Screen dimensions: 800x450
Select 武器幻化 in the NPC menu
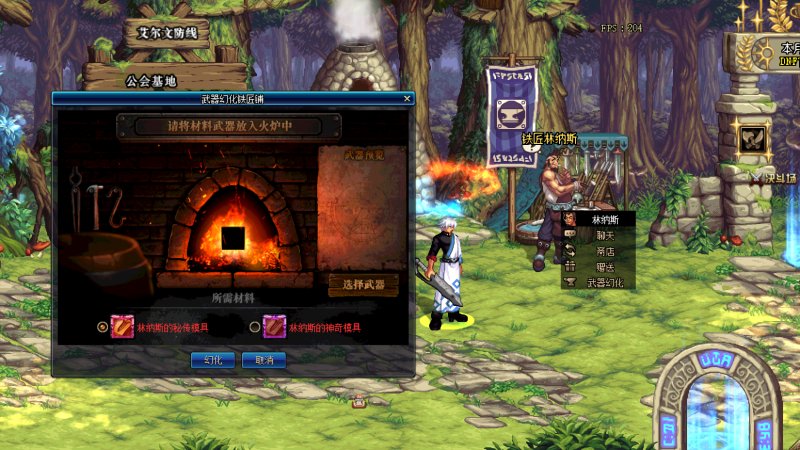(x=604, y=283)
